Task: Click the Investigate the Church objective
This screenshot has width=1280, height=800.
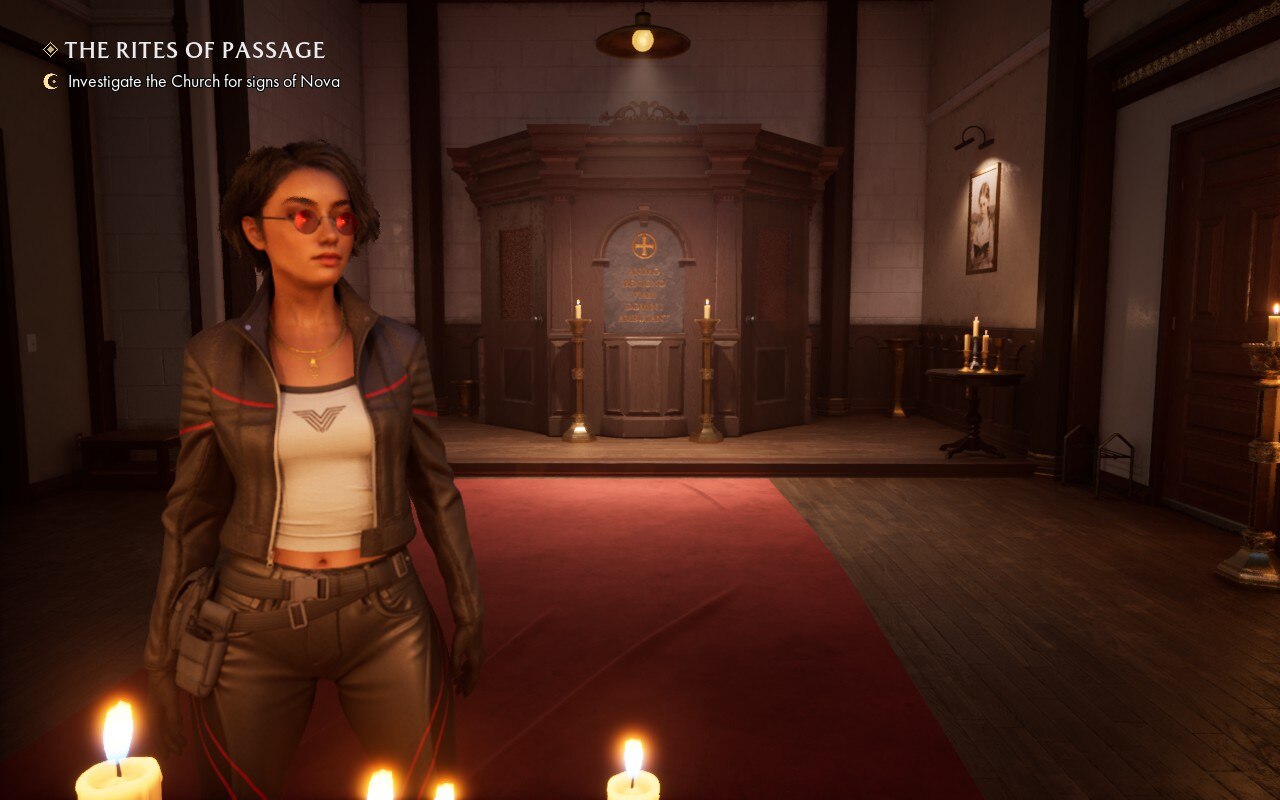Action: 203,82
